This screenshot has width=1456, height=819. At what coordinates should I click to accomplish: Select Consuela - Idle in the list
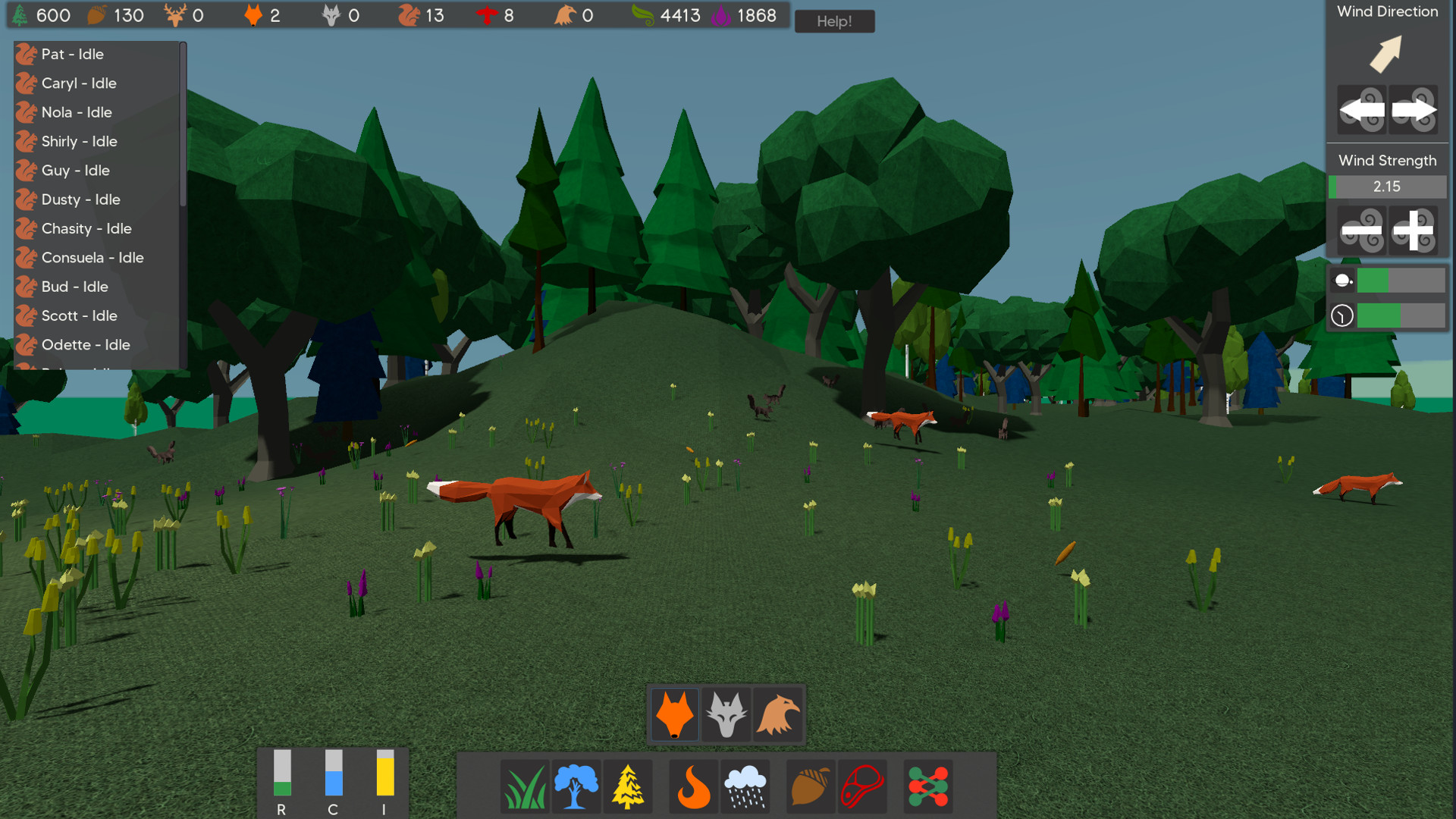tap(91, 258)
